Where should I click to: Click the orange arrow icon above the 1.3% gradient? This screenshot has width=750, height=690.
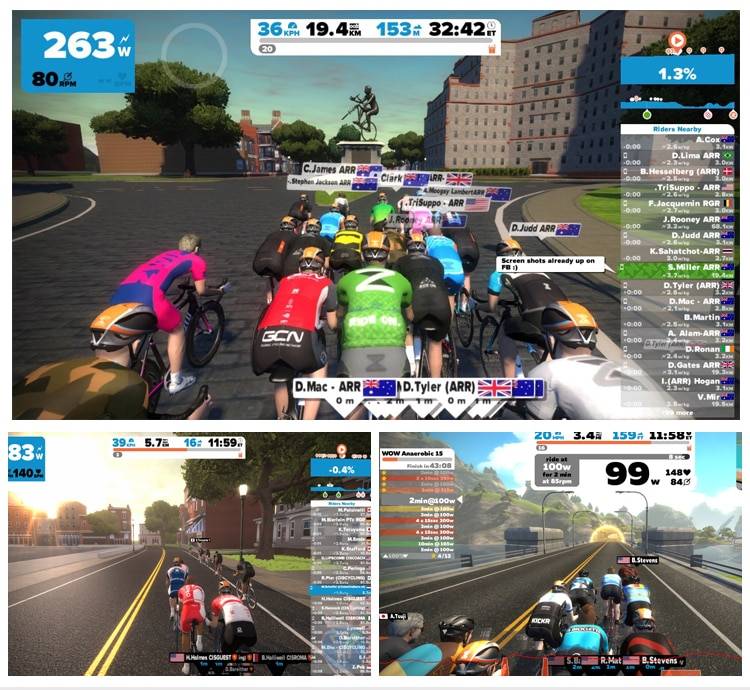click(x=677, y=41)
